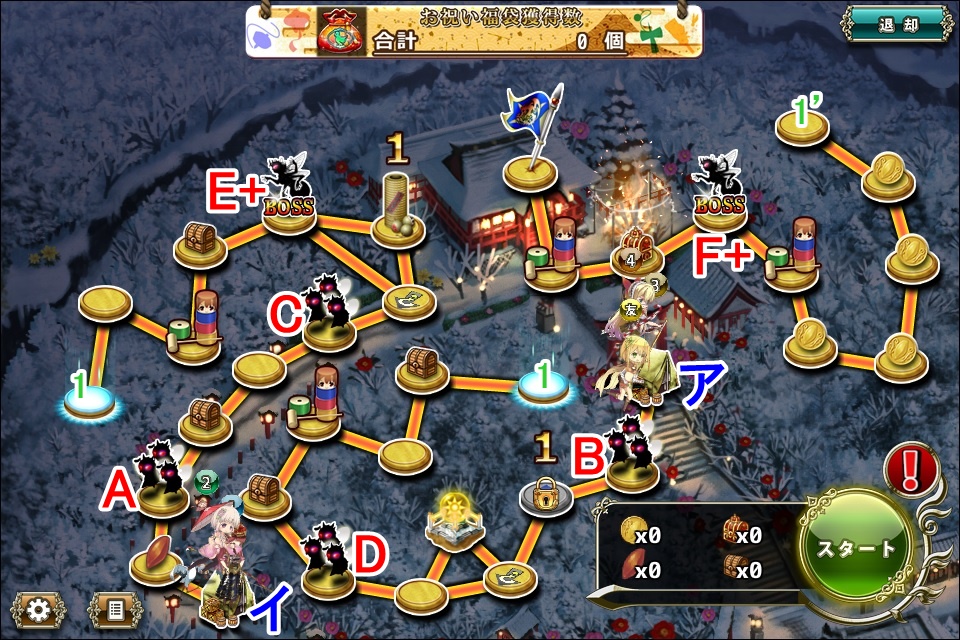The image size is (960, 640).
Task: Open the red exclamation mark alert
Action: pos(912,468)
